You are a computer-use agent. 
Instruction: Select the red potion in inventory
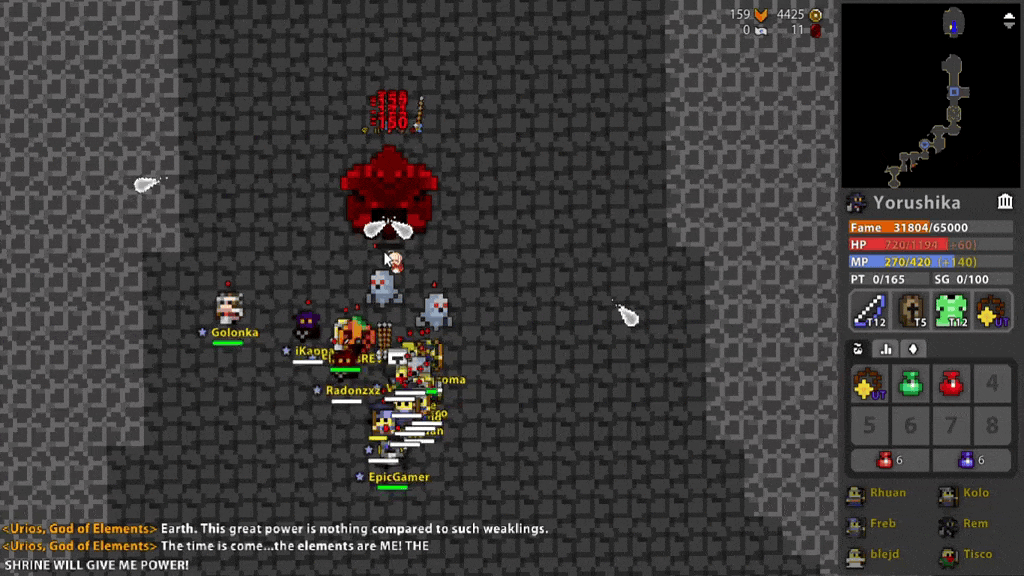951,384
